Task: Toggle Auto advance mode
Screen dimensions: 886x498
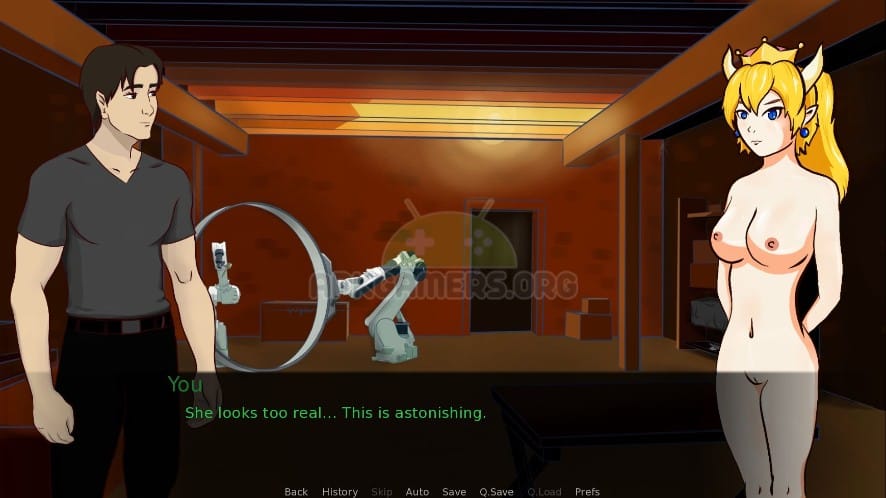Action: (x=417, y=492)
